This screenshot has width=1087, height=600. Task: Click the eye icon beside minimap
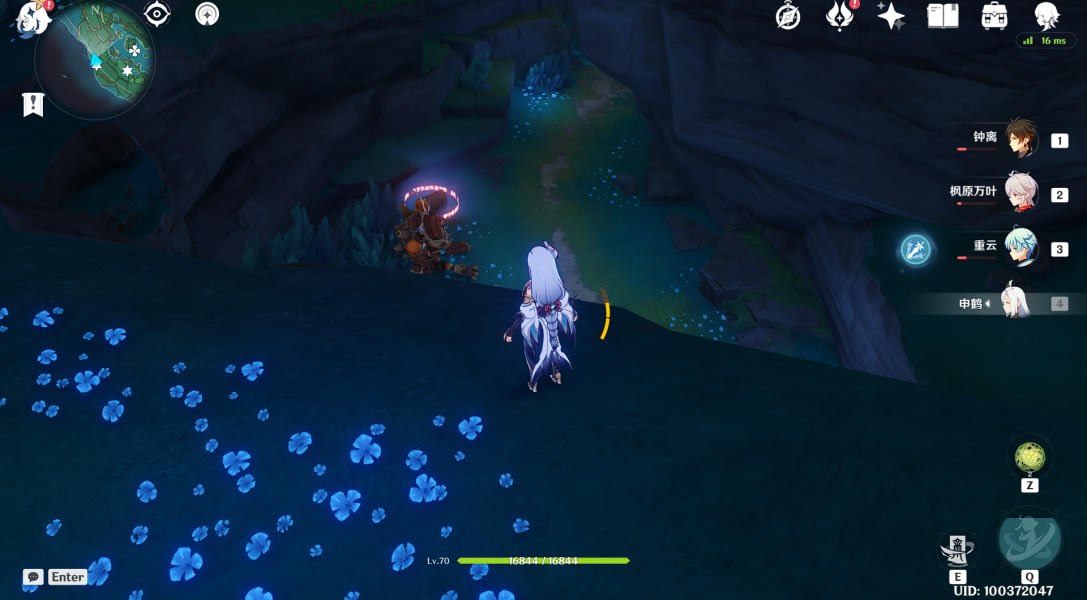[x=157, y=14]
